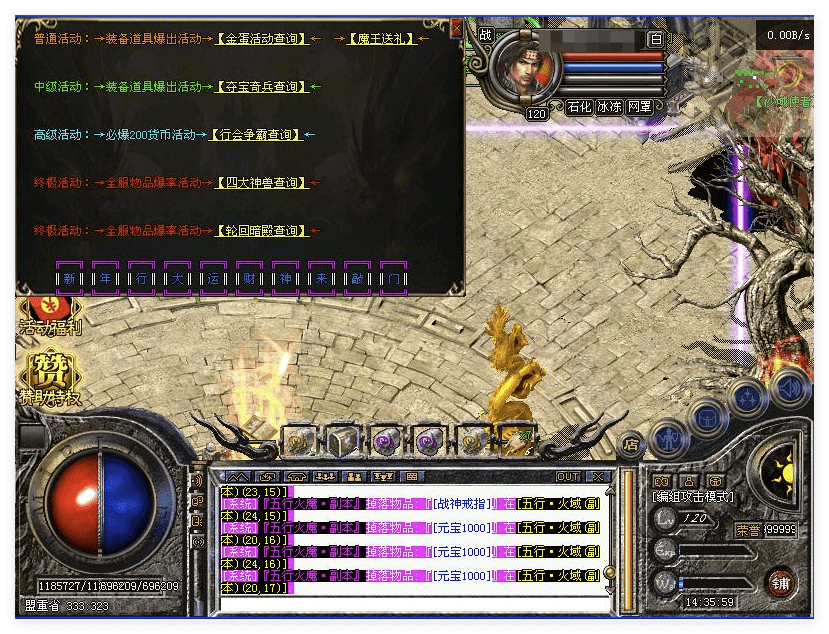Click the OUT button on chat bar
The width and height of the screenshot is (829, 634).
coord(567,476)
